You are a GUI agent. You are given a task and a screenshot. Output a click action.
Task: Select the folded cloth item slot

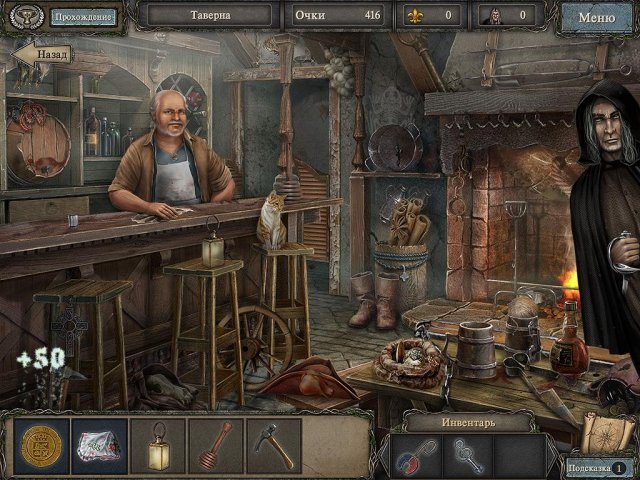click(x=99, y=445)
